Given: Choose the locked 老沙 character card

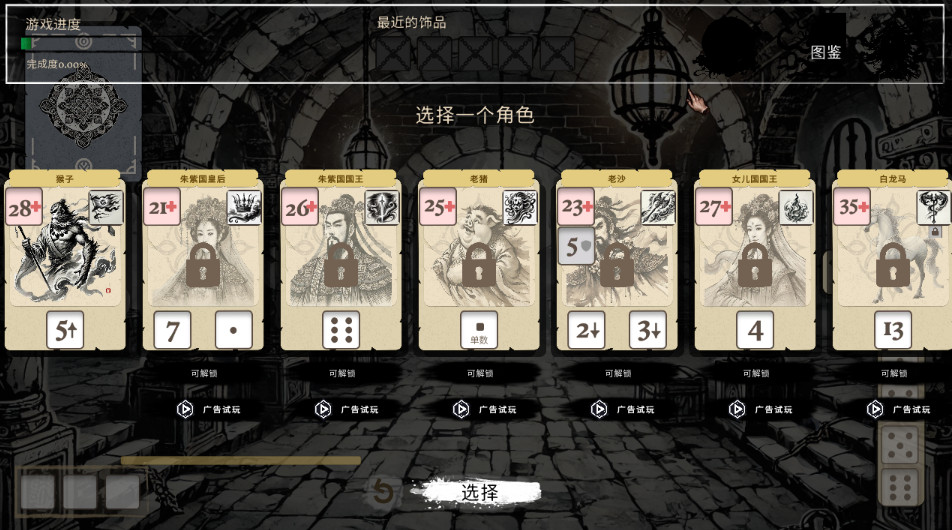Looking at the screenshot, I should click(x=617, y=262).
